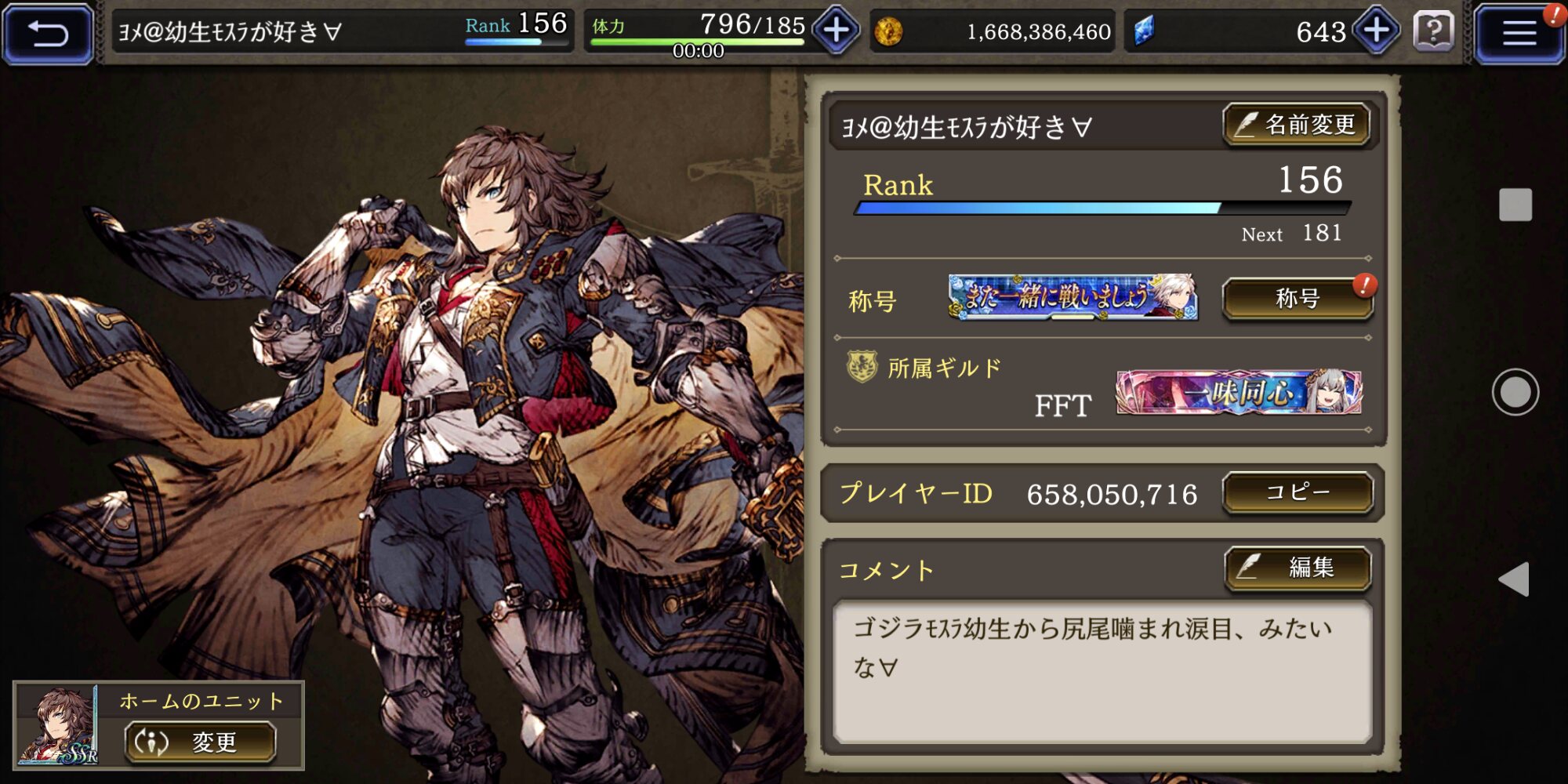Screen dimensions: 1568x784
Task: Tap the Android back triangle button
Action: [1514, 579]
